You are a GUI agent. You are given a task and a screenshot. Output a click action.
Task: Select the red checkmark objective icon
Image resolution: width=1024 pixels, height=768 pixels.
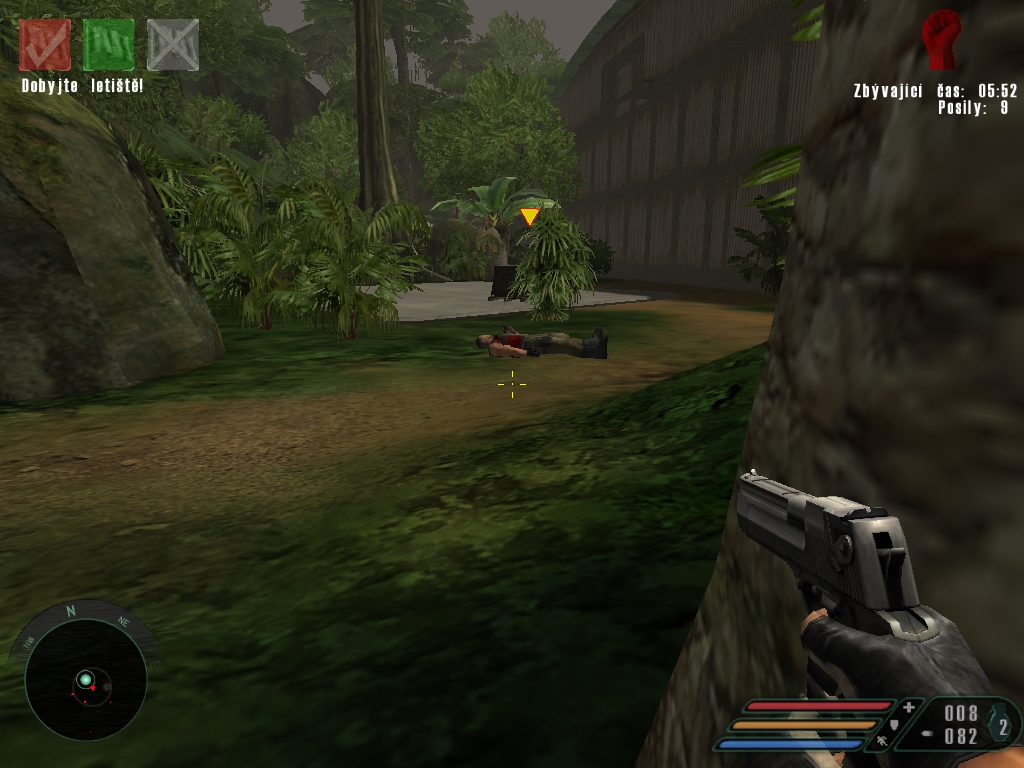[45, 45]
